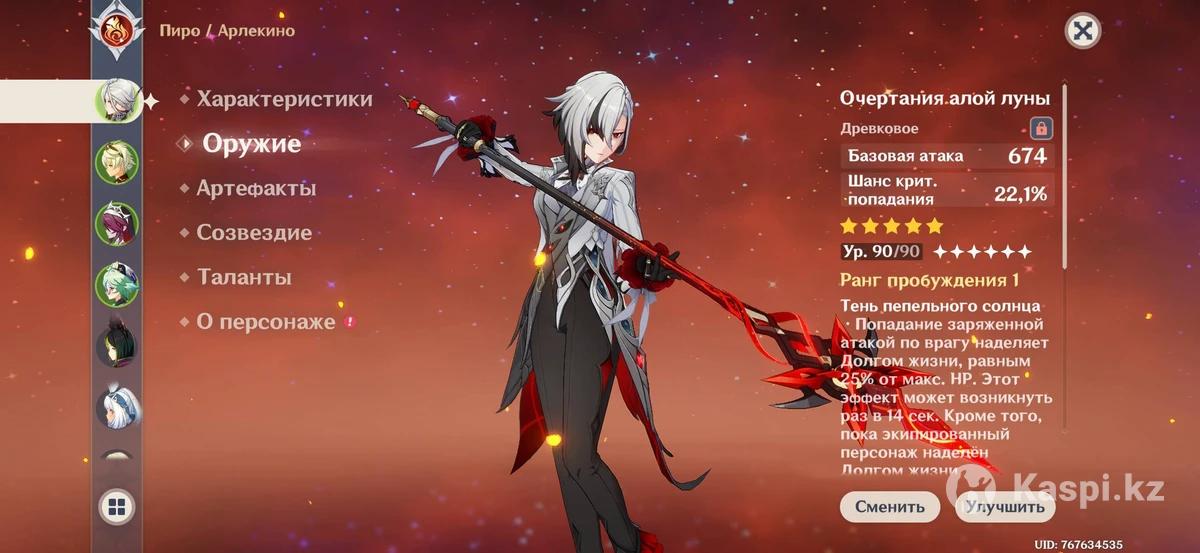Choose the green-haired character portrait with glasses
The width and height of the screenshot is (1200, 553).
point(117,285)
